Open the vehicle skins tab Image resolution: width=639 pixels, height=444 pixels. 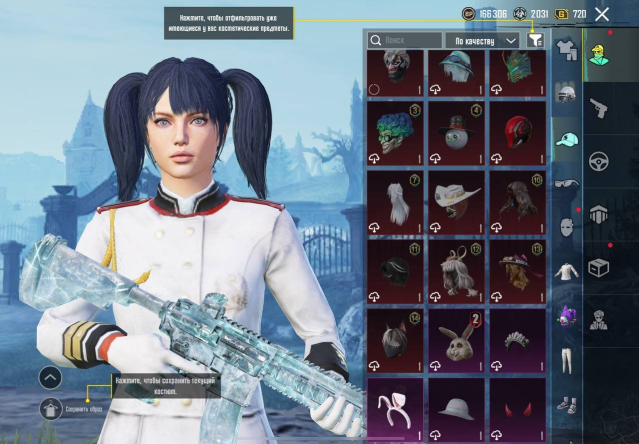tap(599, 161)
